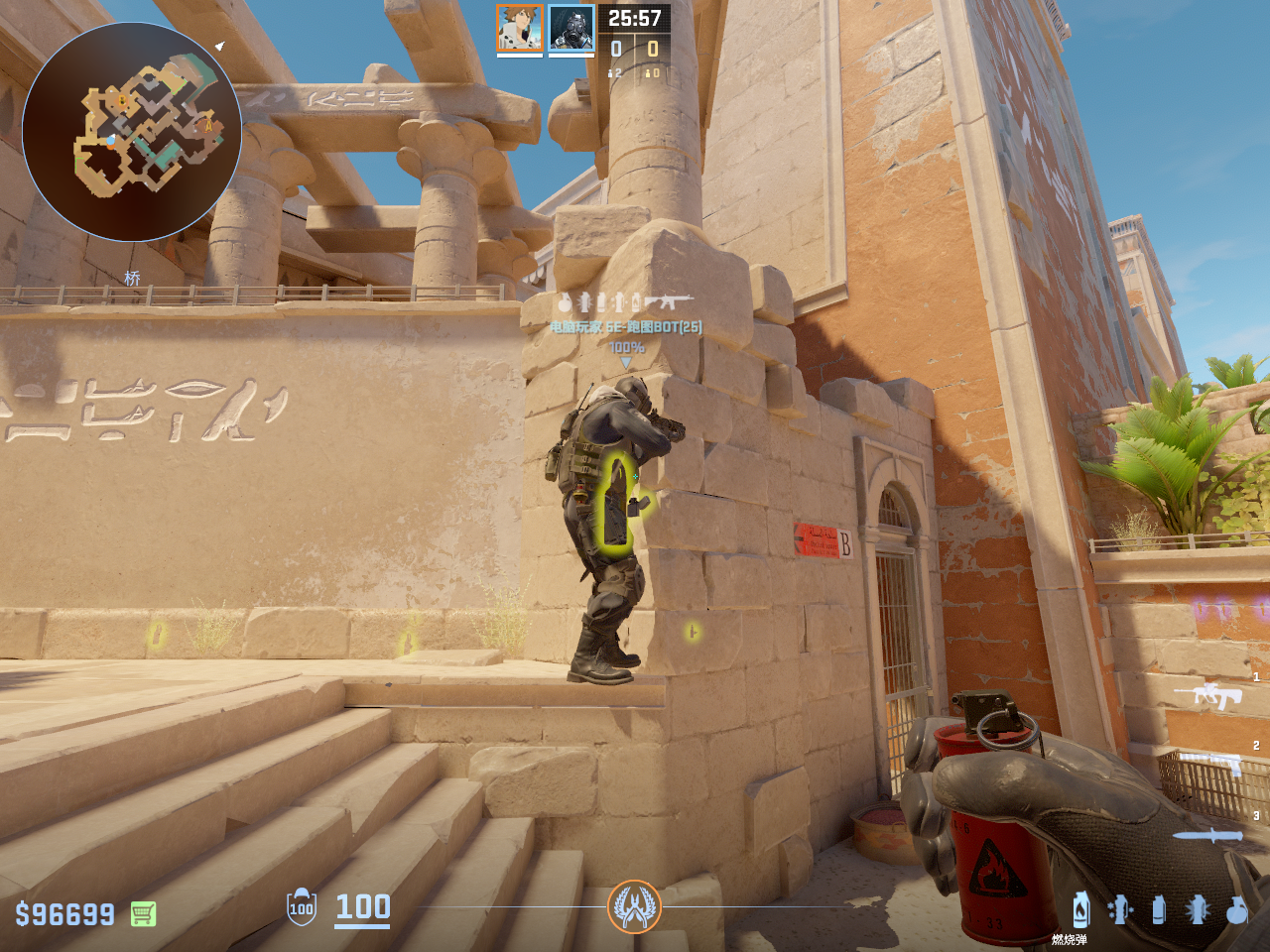Select the flashbang icon with burst
This screenshot has height=952, width=1270.
tap(1197, 908)
